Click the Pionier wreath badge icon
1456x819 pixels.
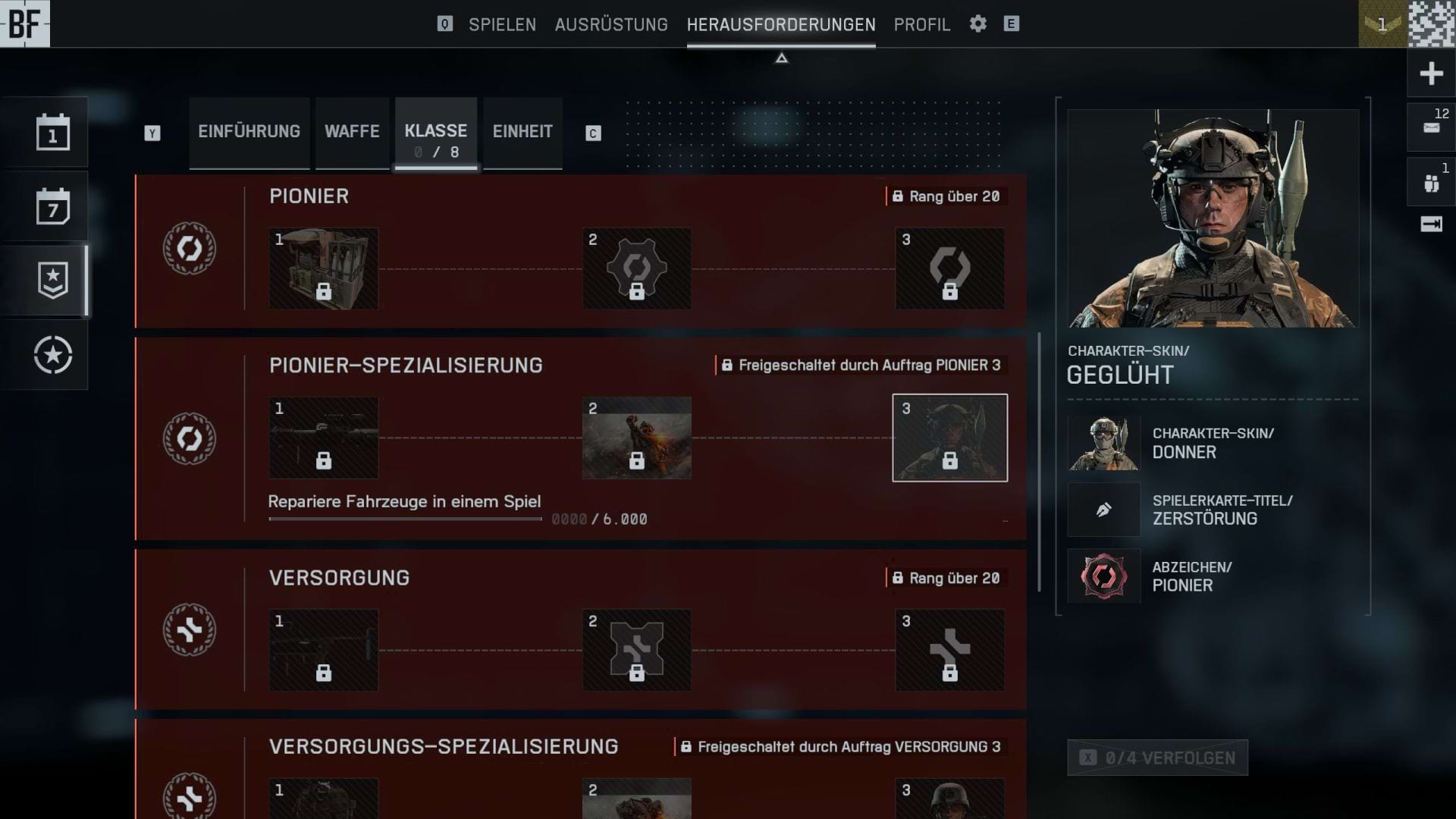coord(189,250)
